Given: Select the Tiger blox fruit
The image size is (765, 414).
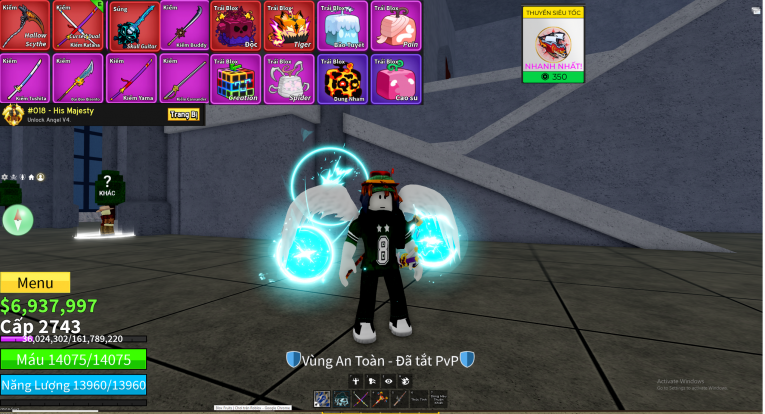Looking at the screenshot, I should (x=289, y=26).
